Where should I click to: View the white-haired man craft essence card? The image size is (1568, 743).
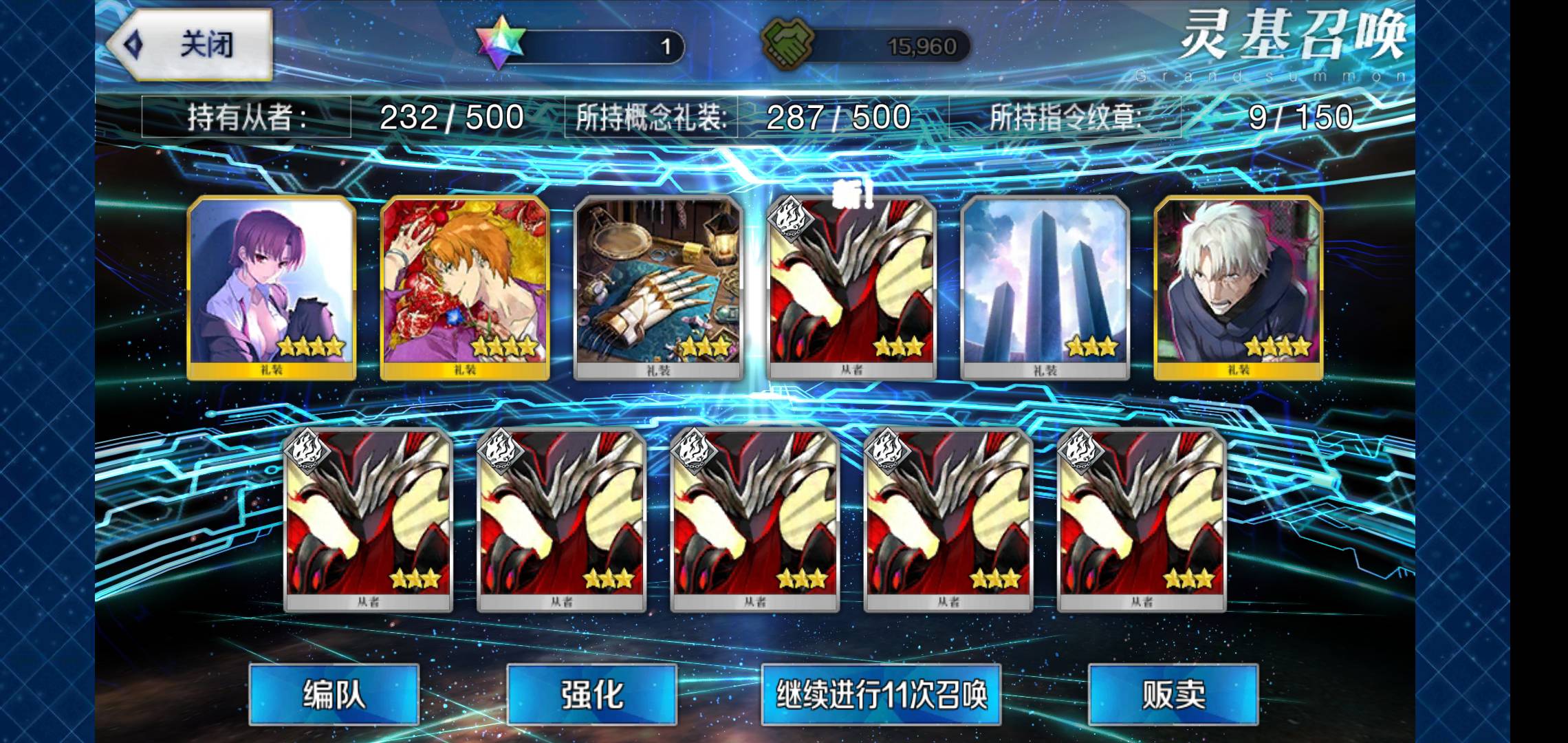(x=1238, y=288)
